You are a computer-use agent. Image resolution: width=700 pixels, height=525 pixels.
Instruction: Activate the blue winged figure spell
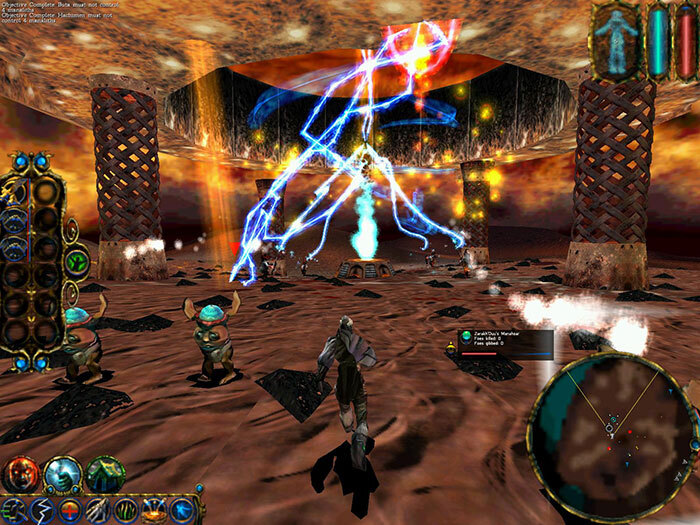point(181,510)
